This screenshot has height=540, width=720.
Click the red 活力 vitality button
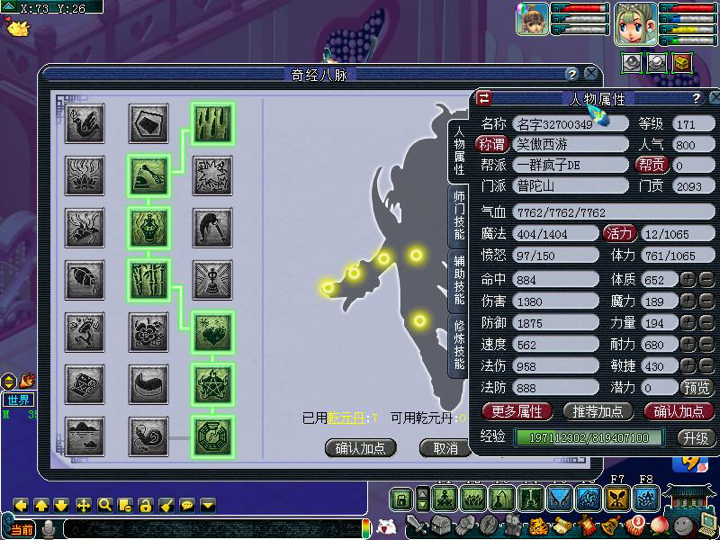pyautogui.click(x=619, y=233)
